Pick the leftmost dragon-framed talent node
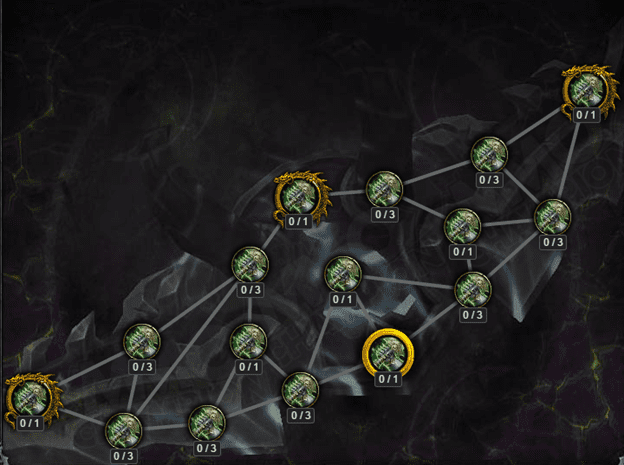The height and width of the screenshot is (465, 624). pos(28,397)
